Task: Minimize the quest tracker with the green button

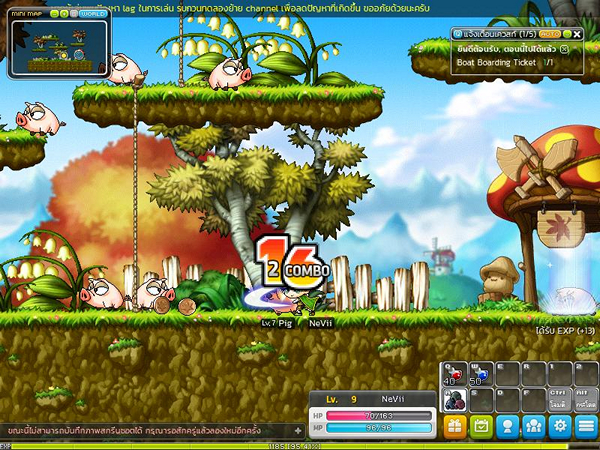Action: pos(568,33)
